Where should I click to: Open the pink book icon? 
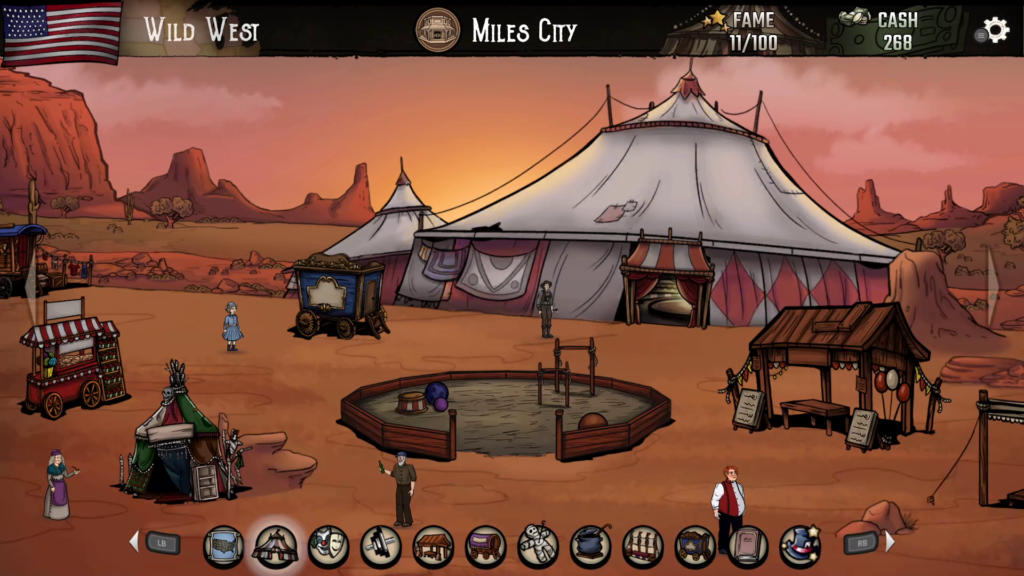tap(748, 546)
